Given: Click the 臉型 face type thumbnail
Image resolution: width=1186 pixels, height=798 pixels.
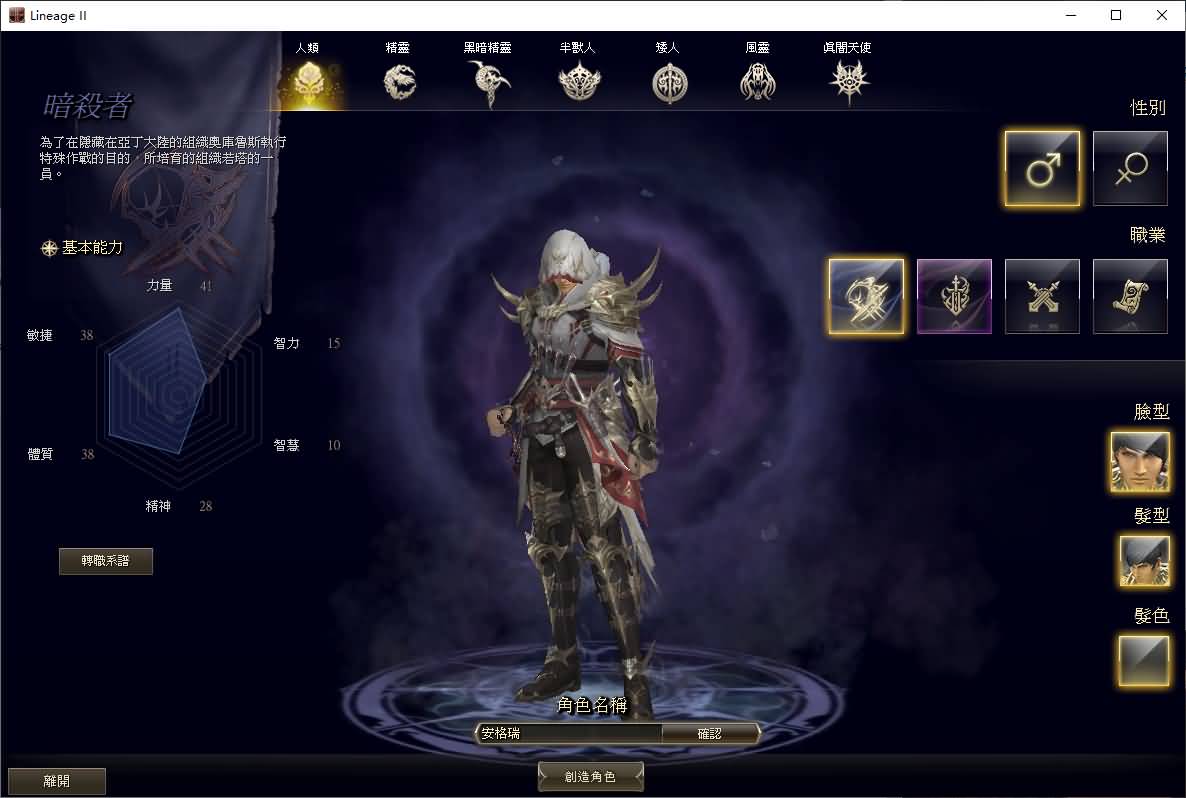Looking at the screenshot, I should point(1140,461).
